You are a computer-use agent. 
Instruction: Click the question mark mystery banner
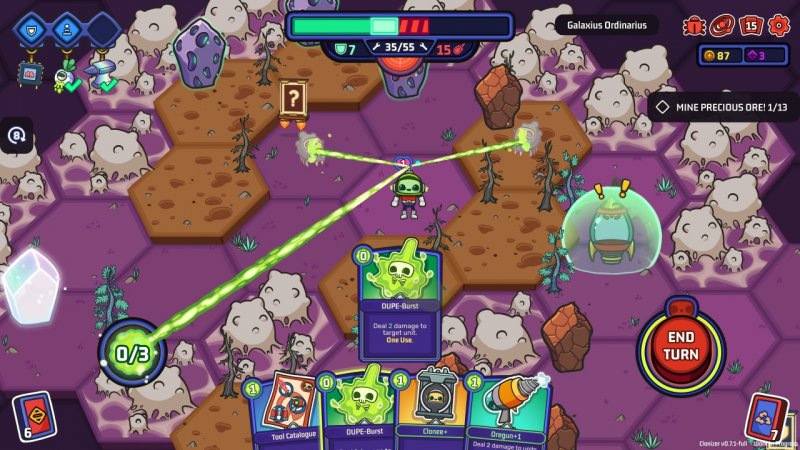point(292,99)
